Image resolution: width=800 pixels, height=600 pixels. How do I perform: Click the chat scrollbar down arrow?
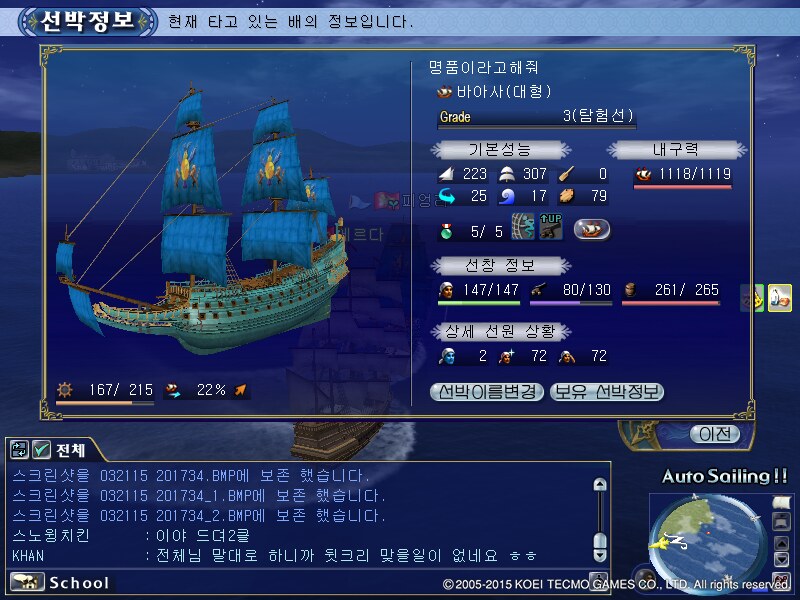pos(599,553)
